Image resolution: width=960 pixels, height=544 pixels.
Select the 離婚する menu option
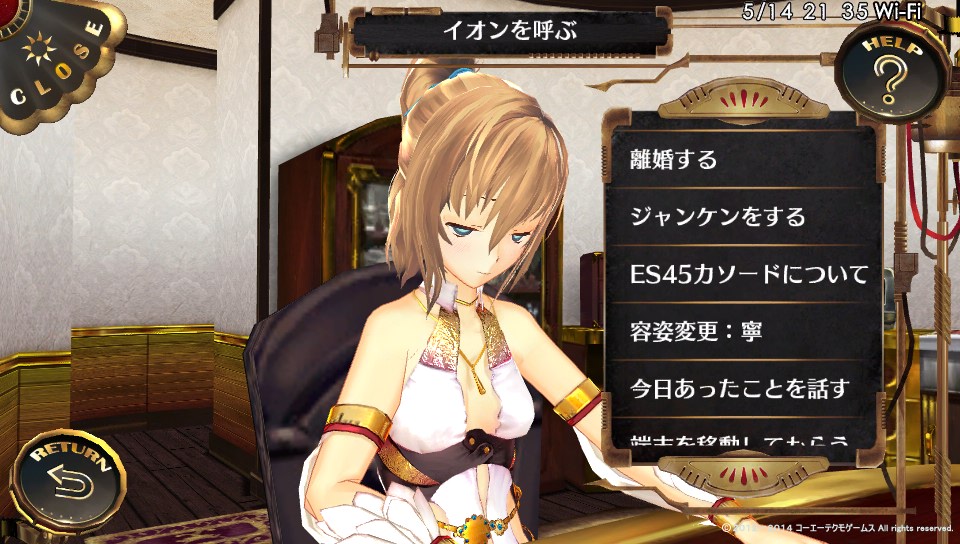point(743,159)
